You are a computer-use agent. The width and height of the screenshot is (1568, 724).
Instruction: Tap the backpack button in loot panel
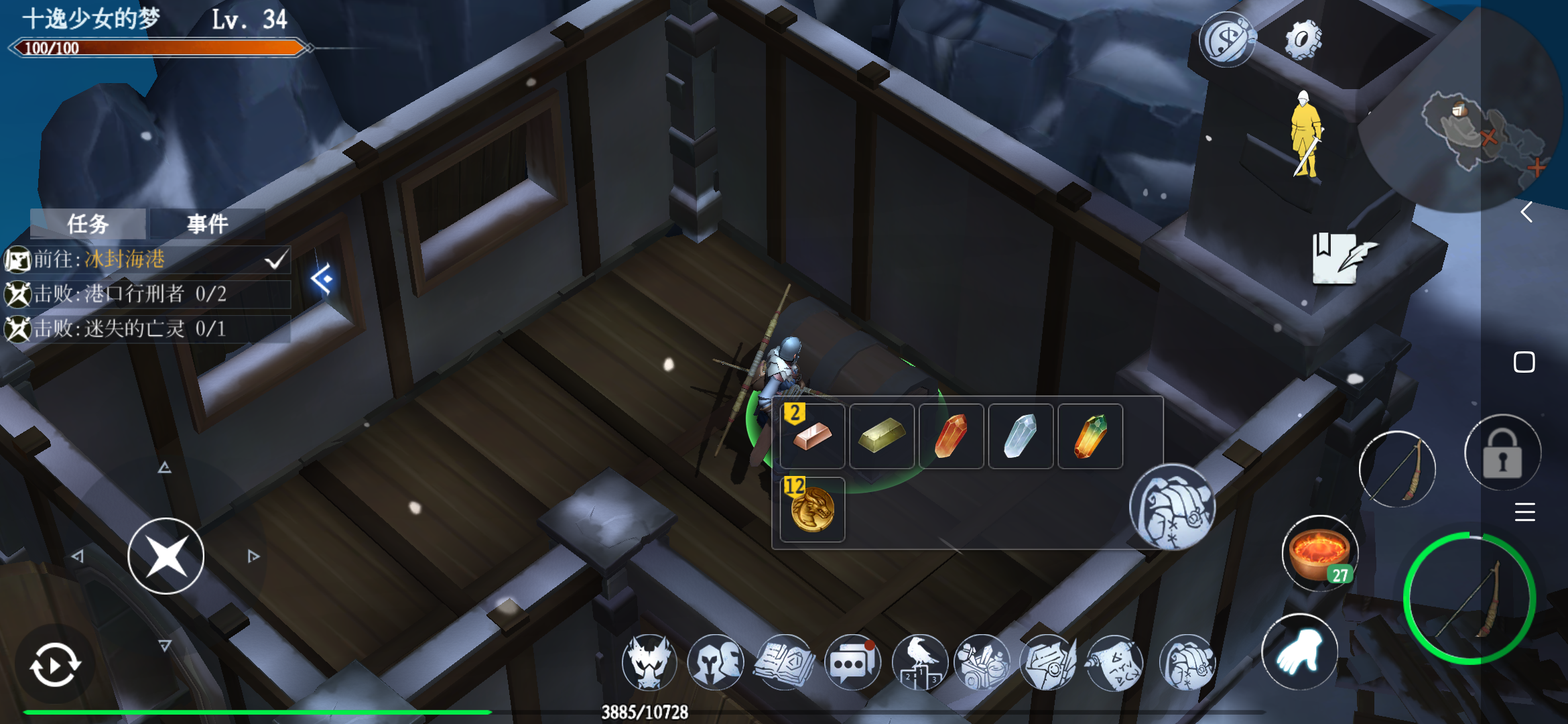(x=1171, y=507)
